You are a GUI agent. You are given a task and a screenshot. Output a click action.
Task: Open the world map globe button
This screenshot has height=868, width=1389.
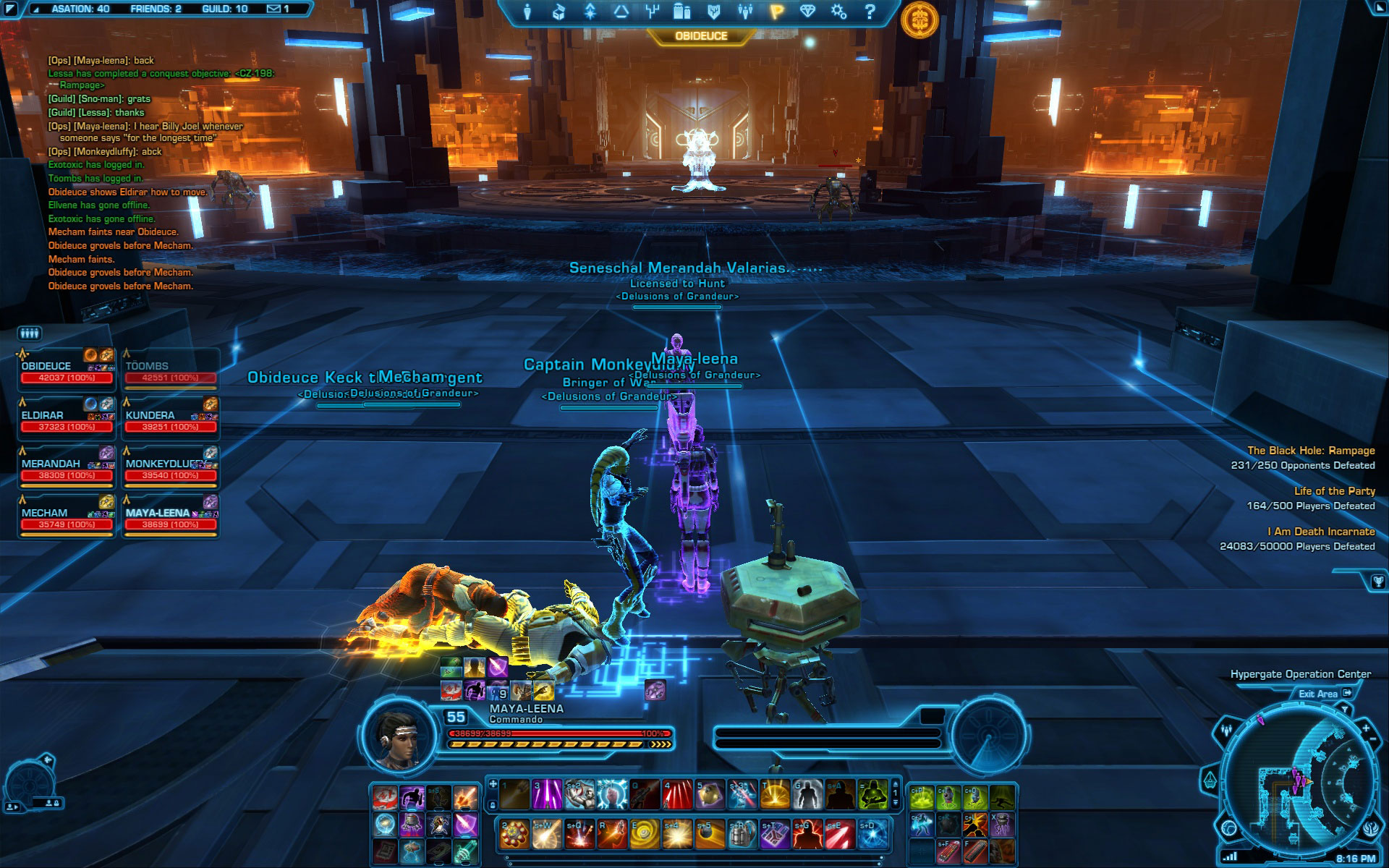tap(1229, 827)
